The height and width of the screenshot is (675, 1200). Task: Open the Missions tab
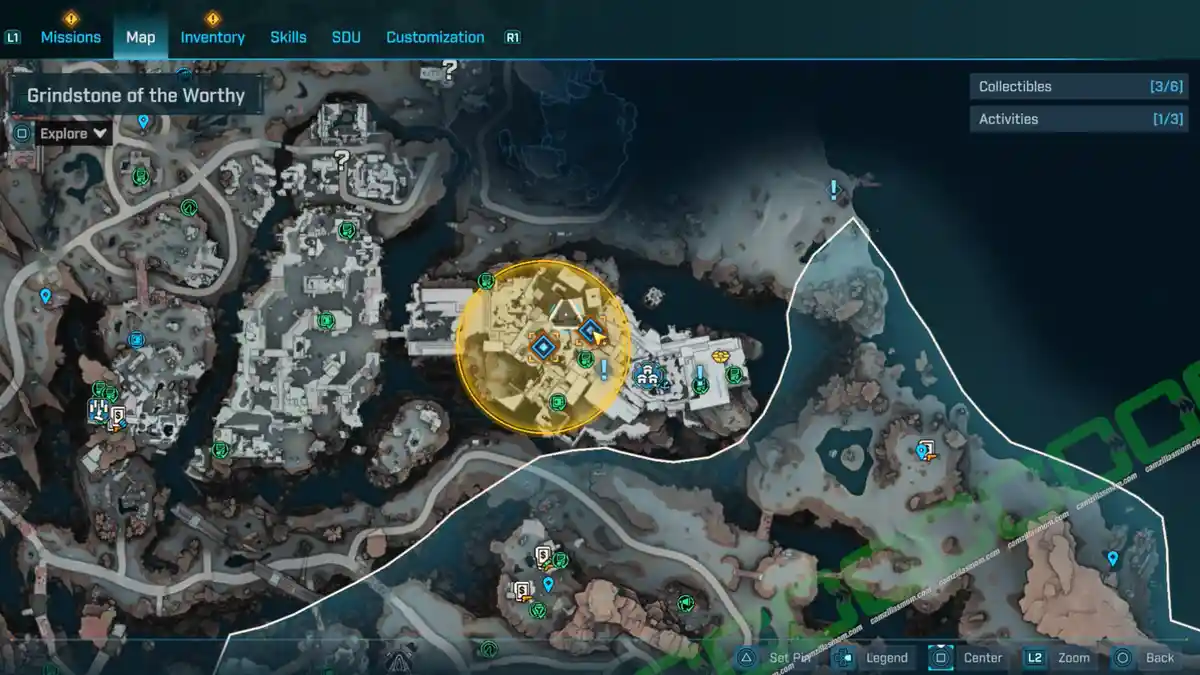70,37
